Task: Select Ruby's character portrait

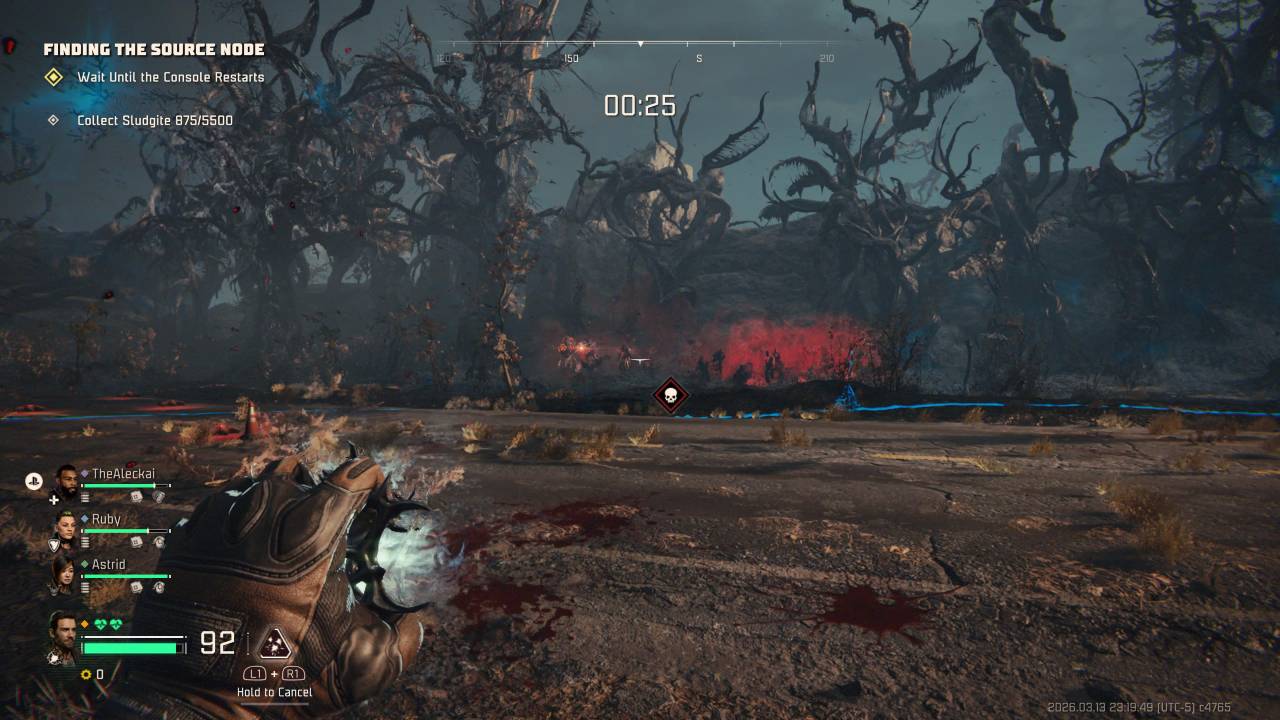Action: pyautogui.click(x=68, y=527)
